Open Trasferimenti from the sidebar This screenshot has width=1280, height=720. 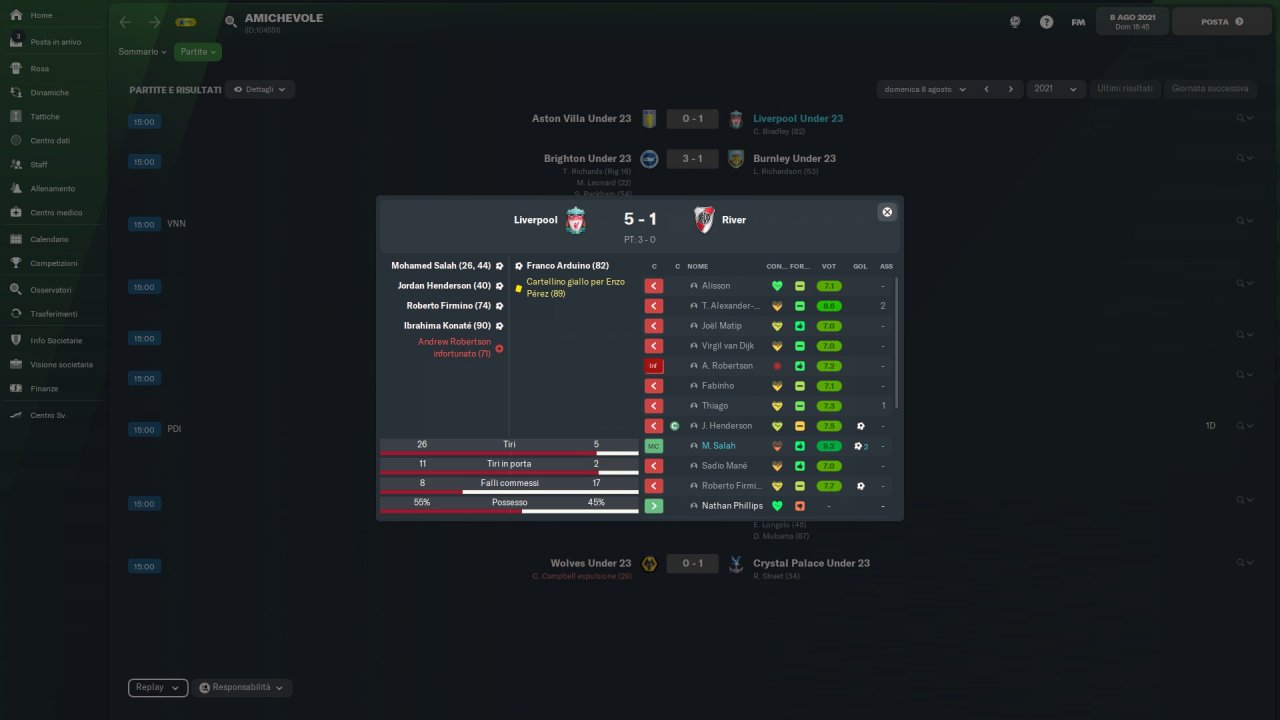53,314
